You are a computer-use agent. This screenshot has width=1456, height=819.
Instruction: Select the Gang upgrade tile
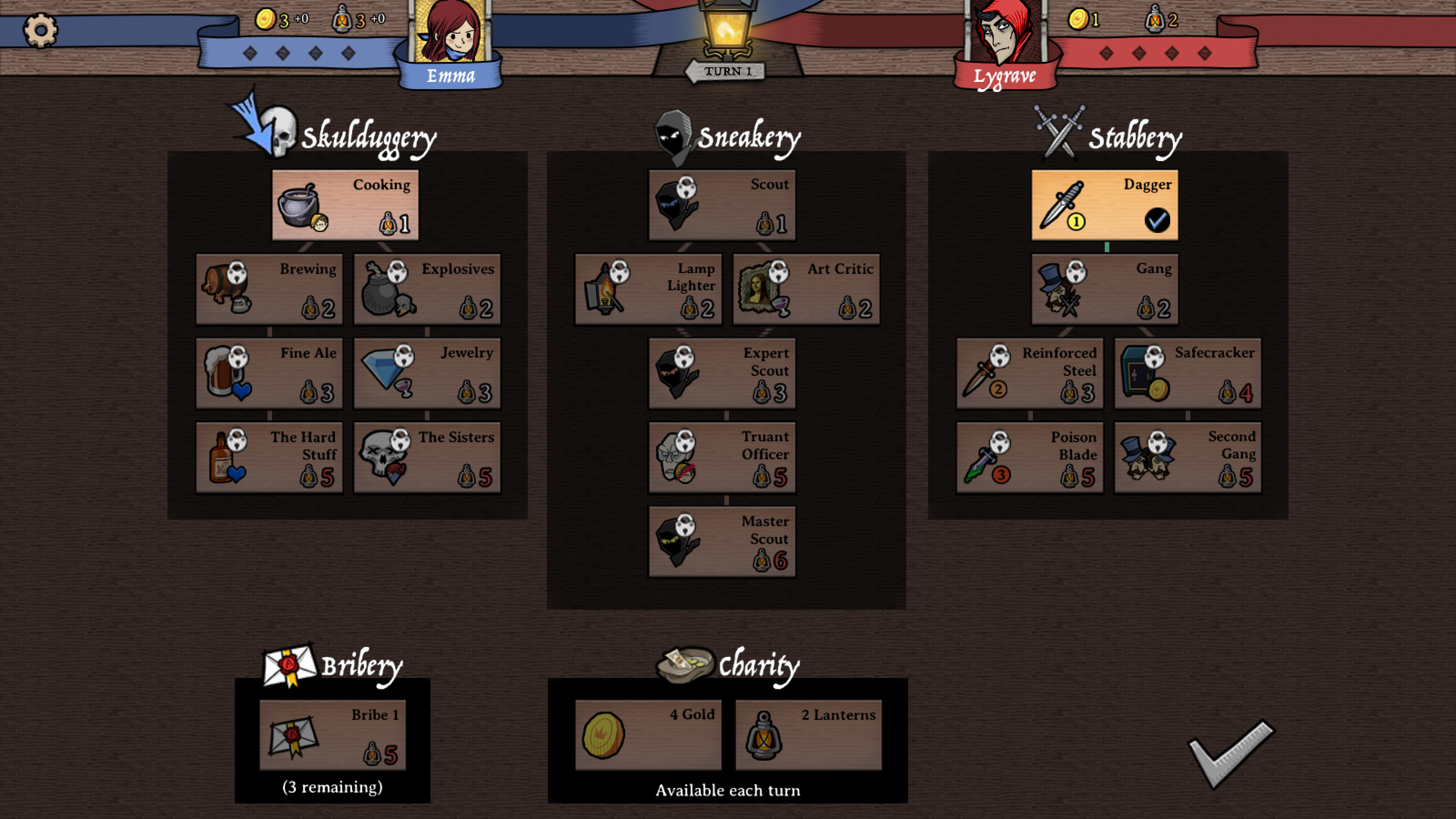click(x=1104, y=289)
